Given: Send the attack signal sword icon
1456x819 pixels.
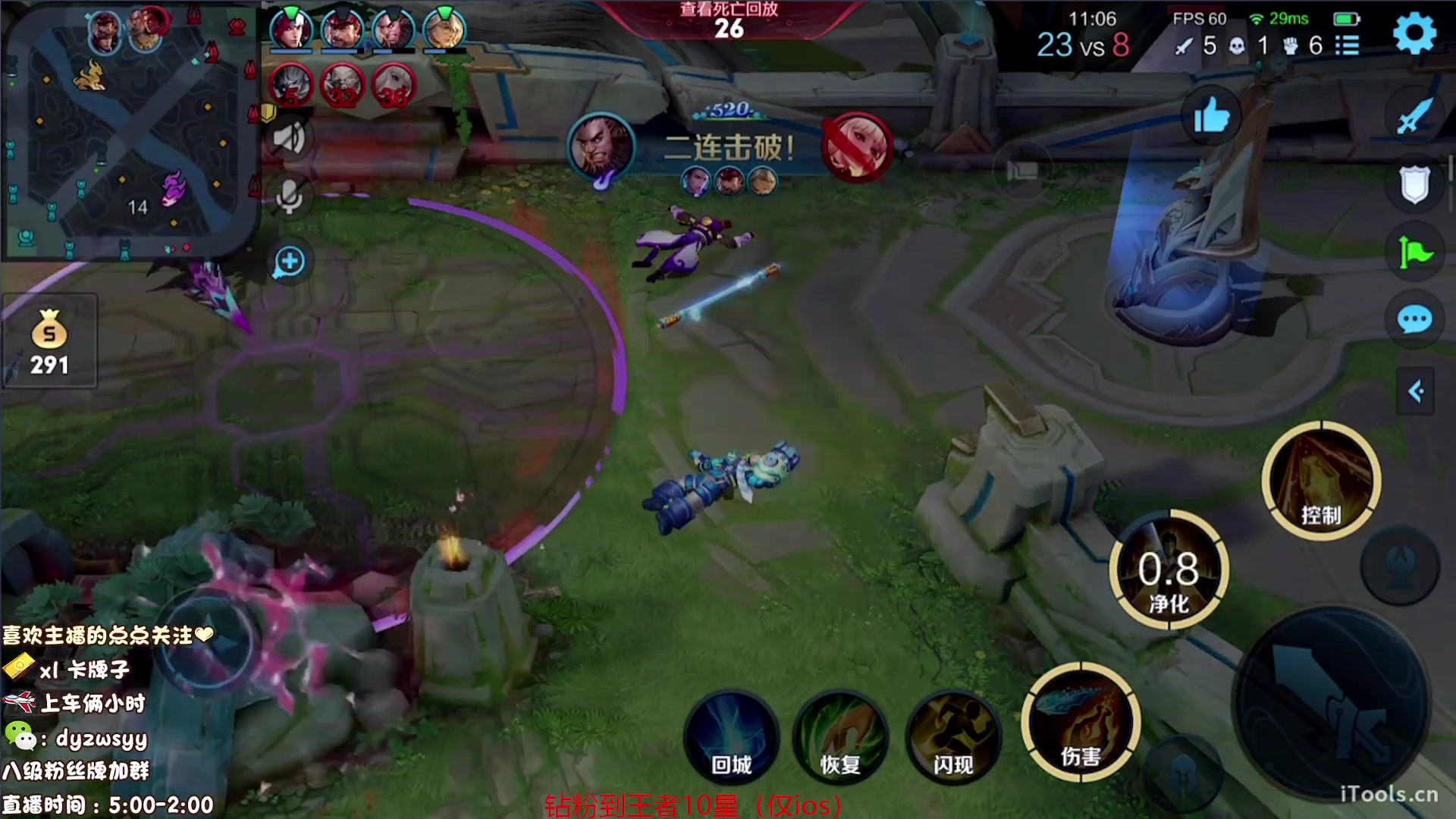Looking at the screenshot, I should click(x=1414, y=116).
